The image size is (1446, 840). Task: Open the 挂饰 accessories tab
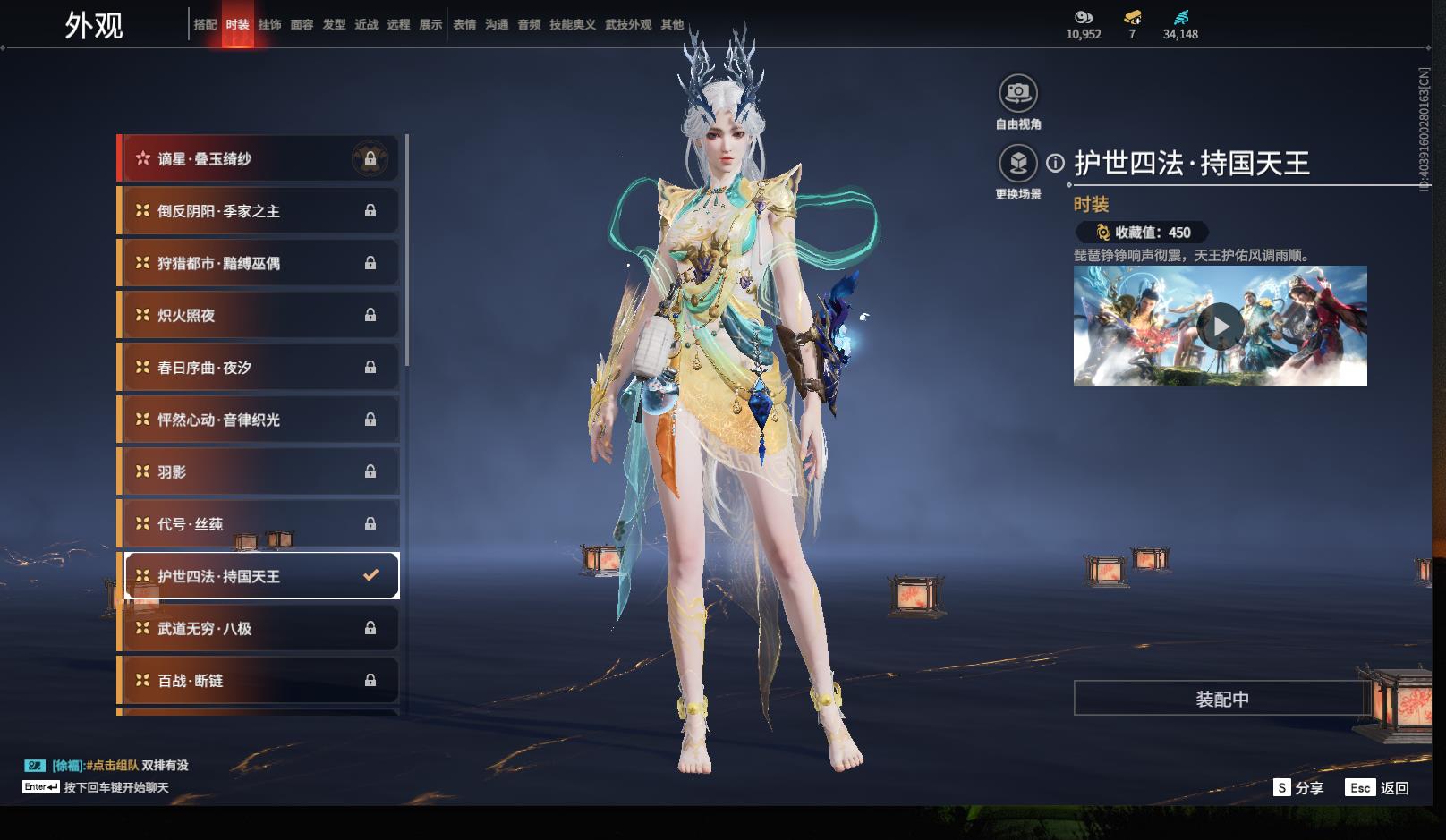pos(269,25)
